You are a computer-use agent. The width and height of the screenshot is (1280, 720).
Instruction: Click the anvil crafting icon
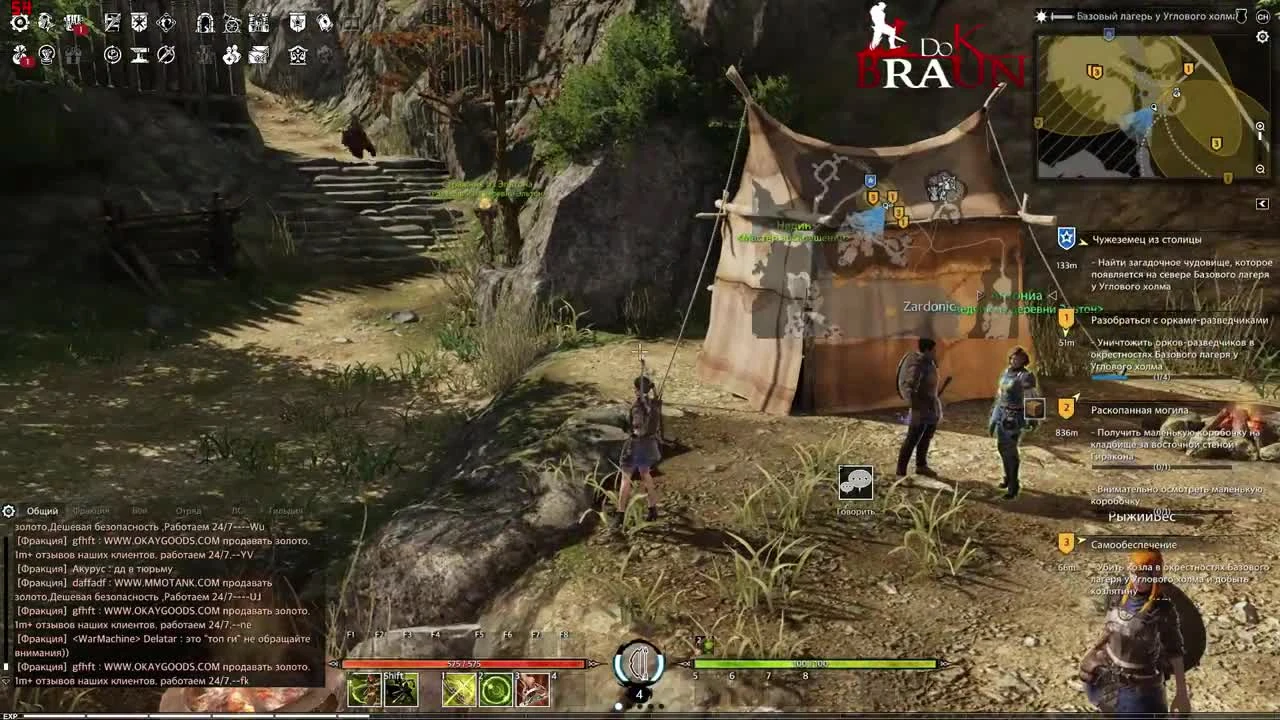[138, 55]
